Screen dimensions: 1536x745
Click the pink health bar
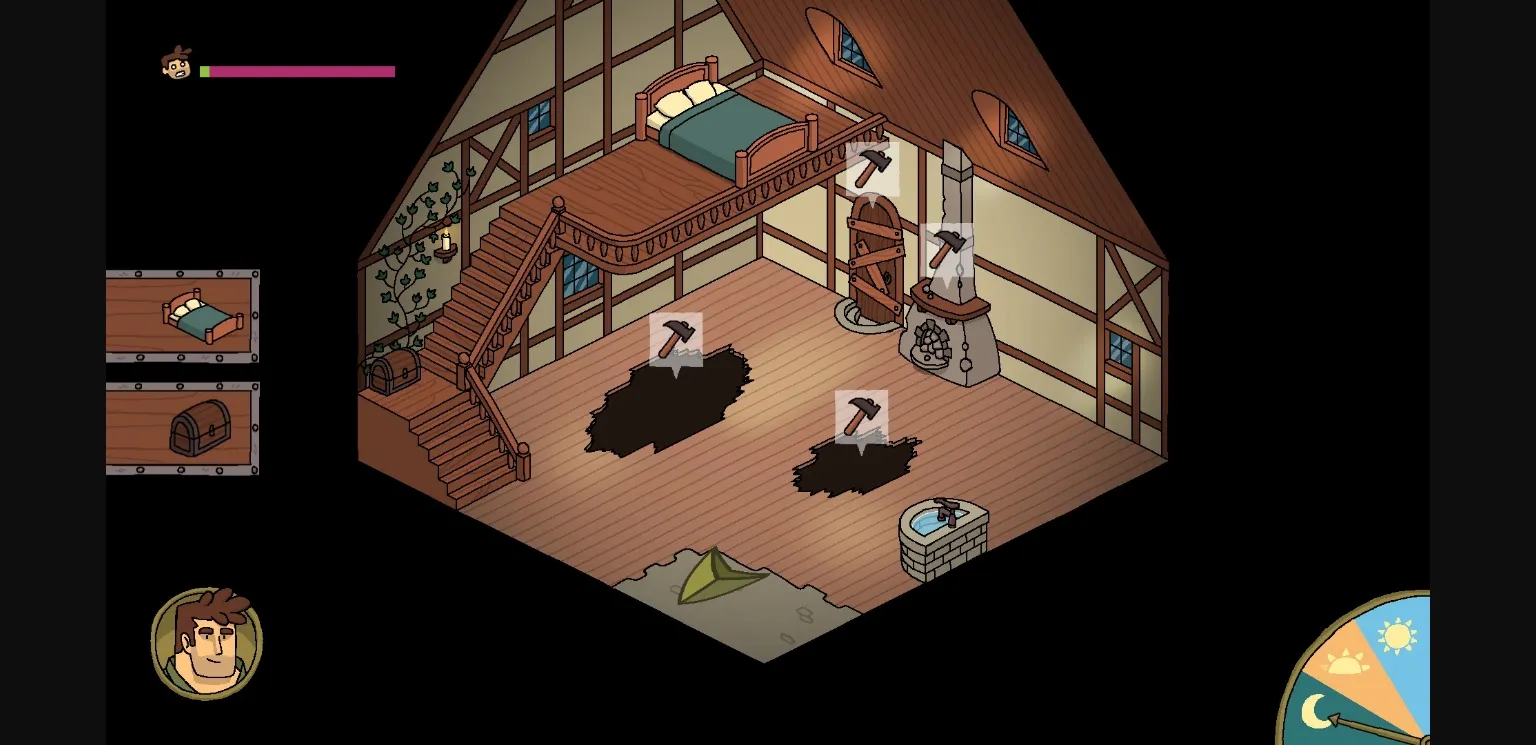[300, 71]
